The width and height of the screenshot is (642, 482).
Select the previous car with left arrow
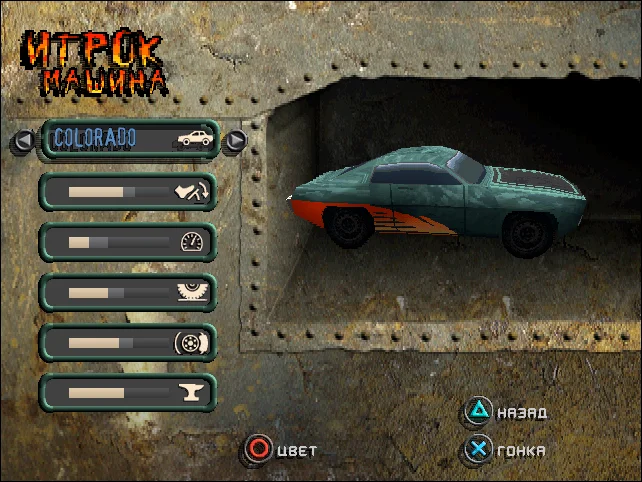(23, 141)
